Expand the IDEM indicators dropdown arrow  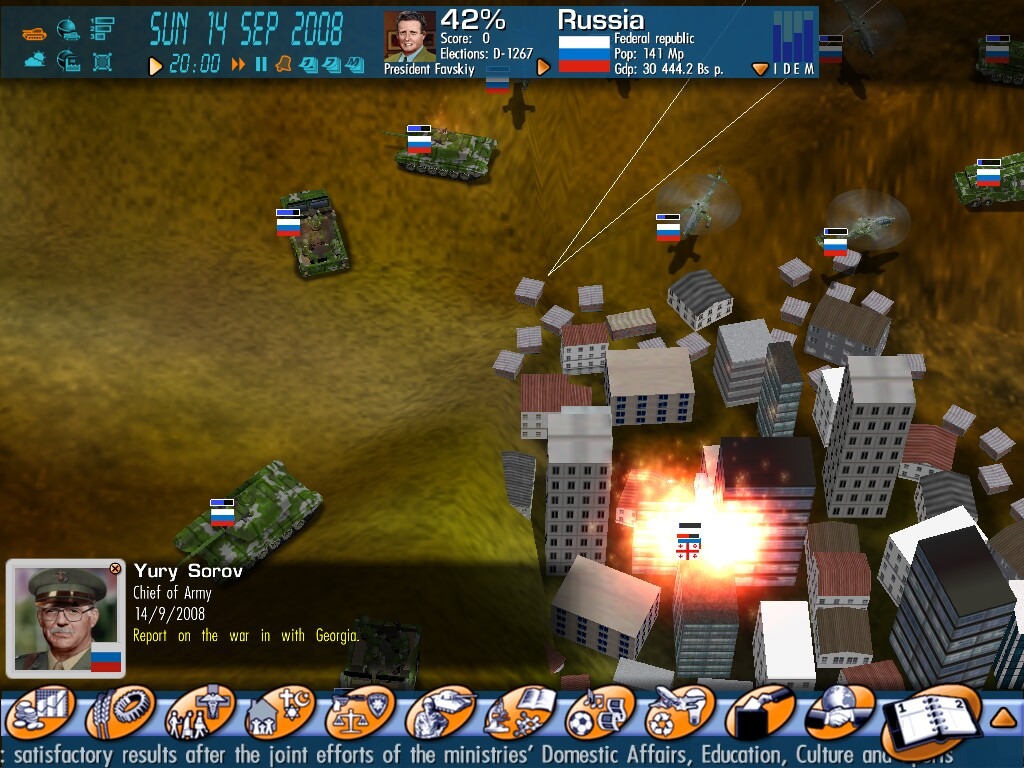pos(760,69)
